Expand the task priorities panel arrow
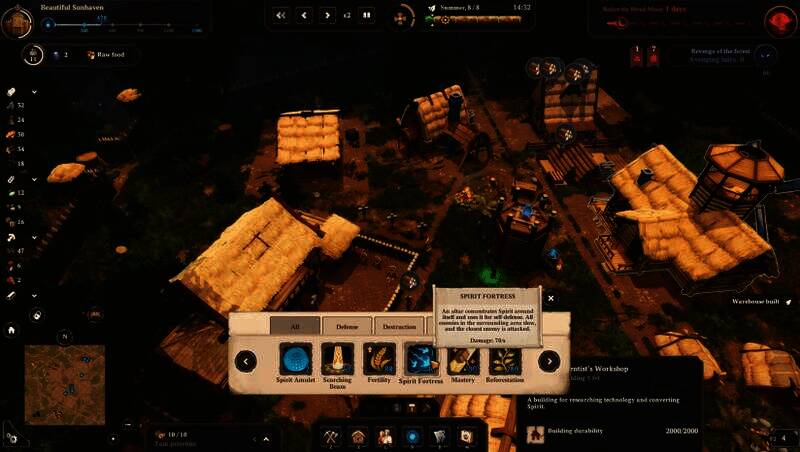The width and height of the screenshot is (800, 452). tap(266, 438)
